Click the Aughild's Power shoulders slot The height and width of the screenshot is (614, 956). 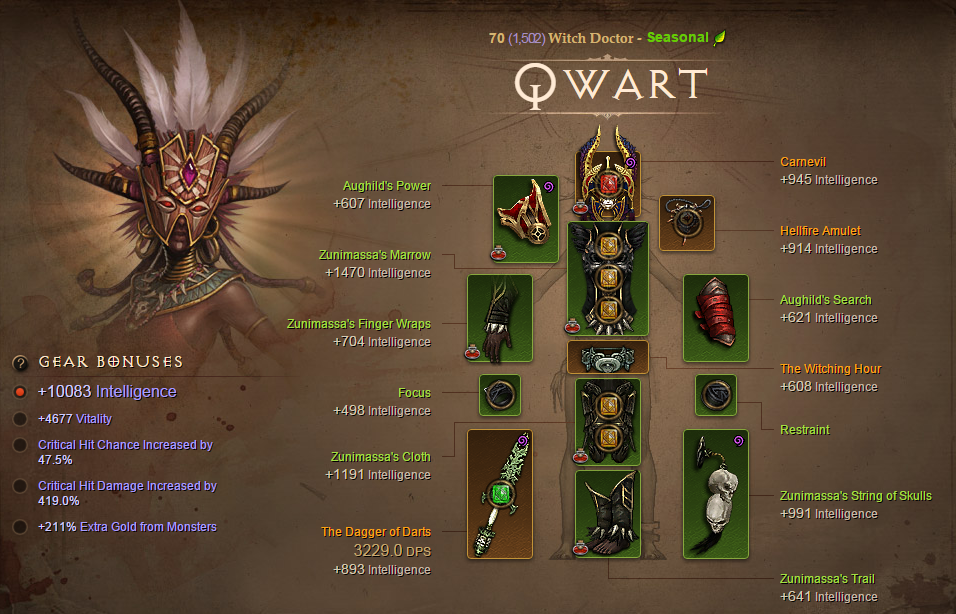525,219
